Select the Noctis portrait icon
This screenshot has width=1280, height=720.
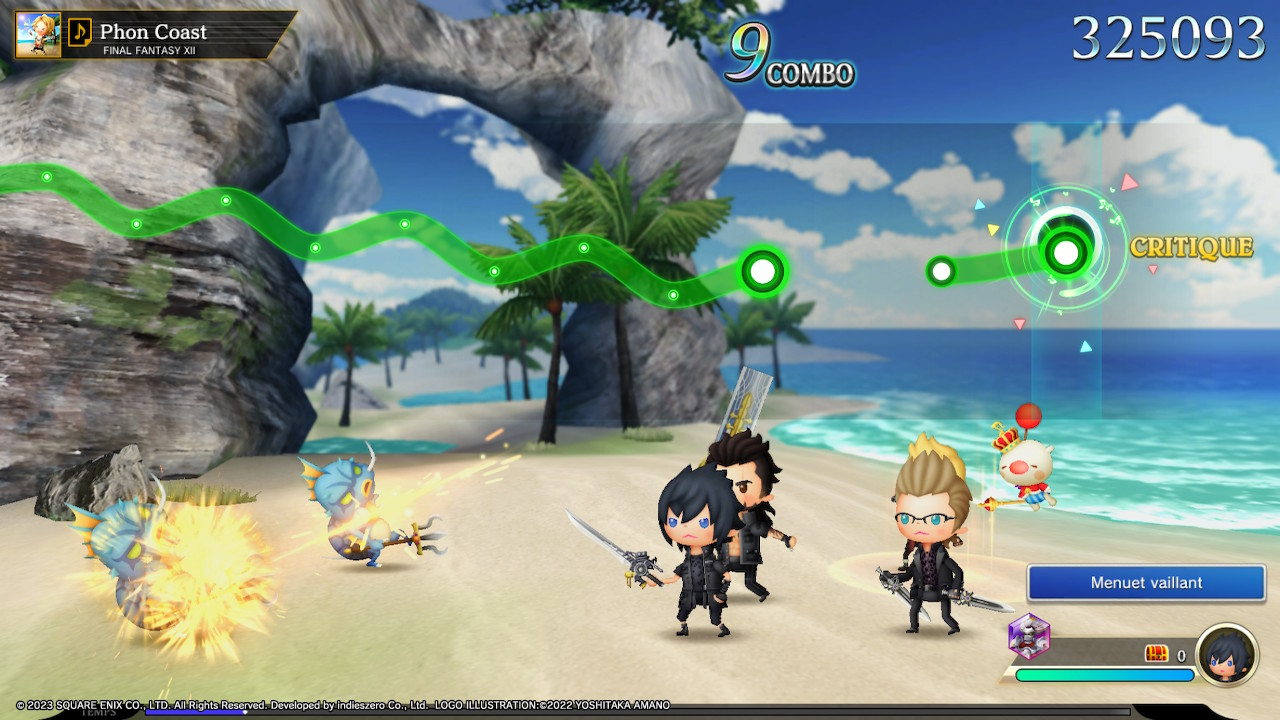pyautogui.click(x=1227, y=654)
